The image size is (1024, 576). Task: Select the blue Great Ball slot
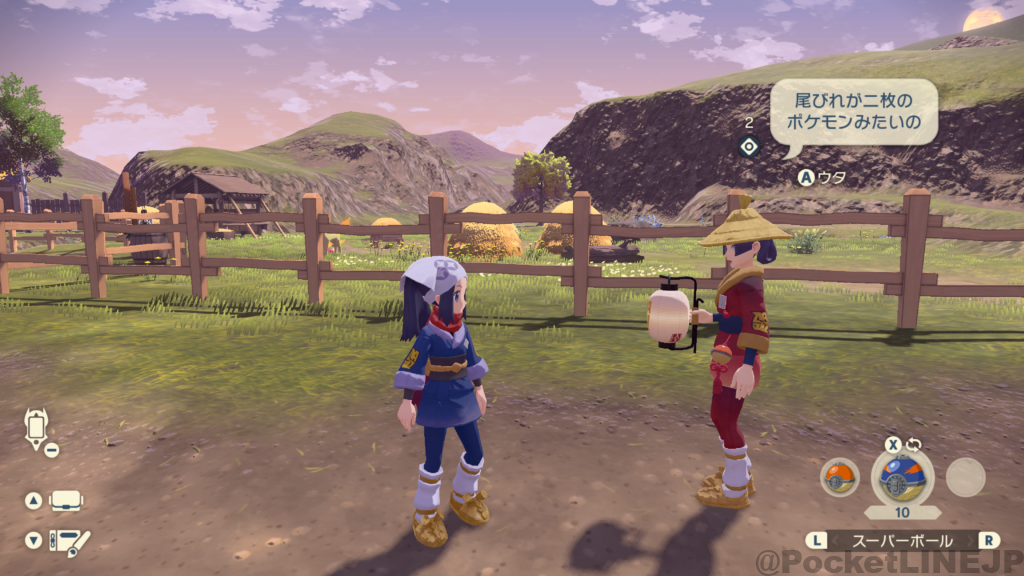[x=902, y=476]
